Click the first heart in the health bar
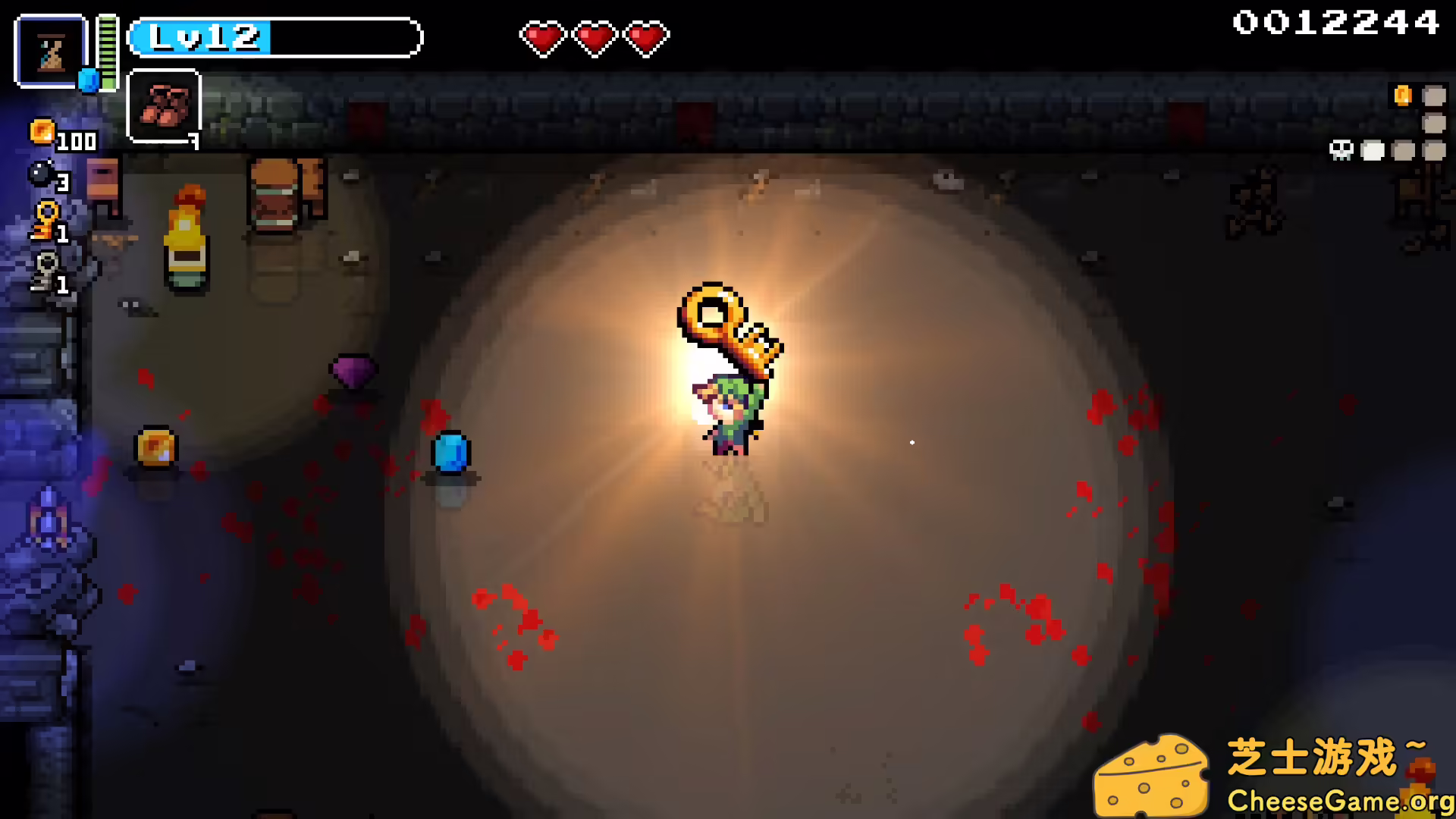 pos(544,37)
